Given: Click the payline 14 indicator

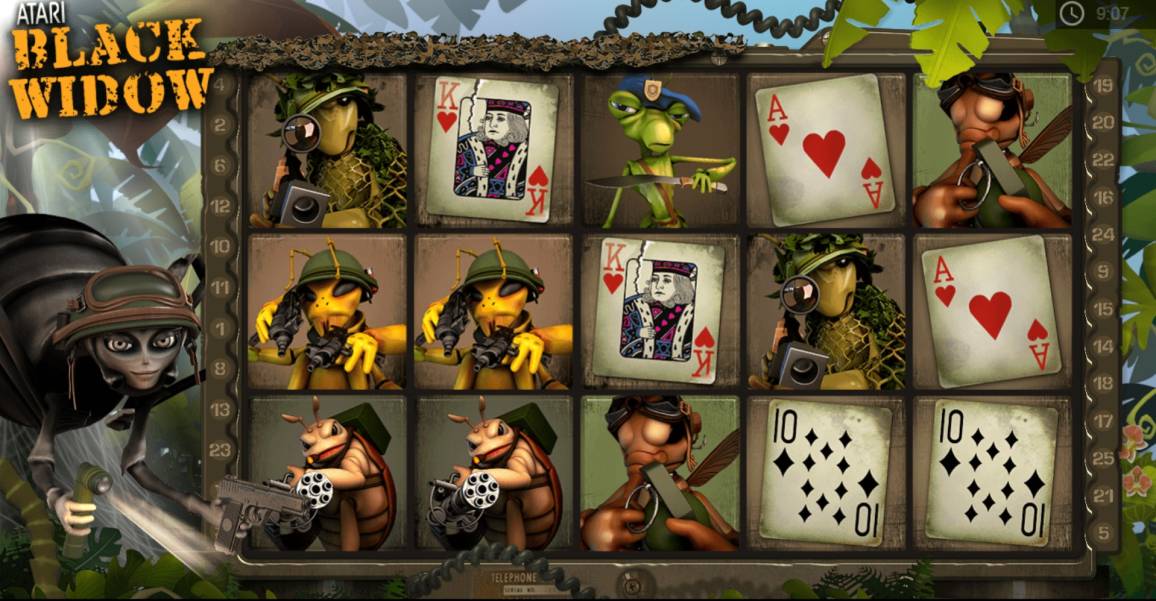Looking at the screenshot, I should [x=1103, y=345].
